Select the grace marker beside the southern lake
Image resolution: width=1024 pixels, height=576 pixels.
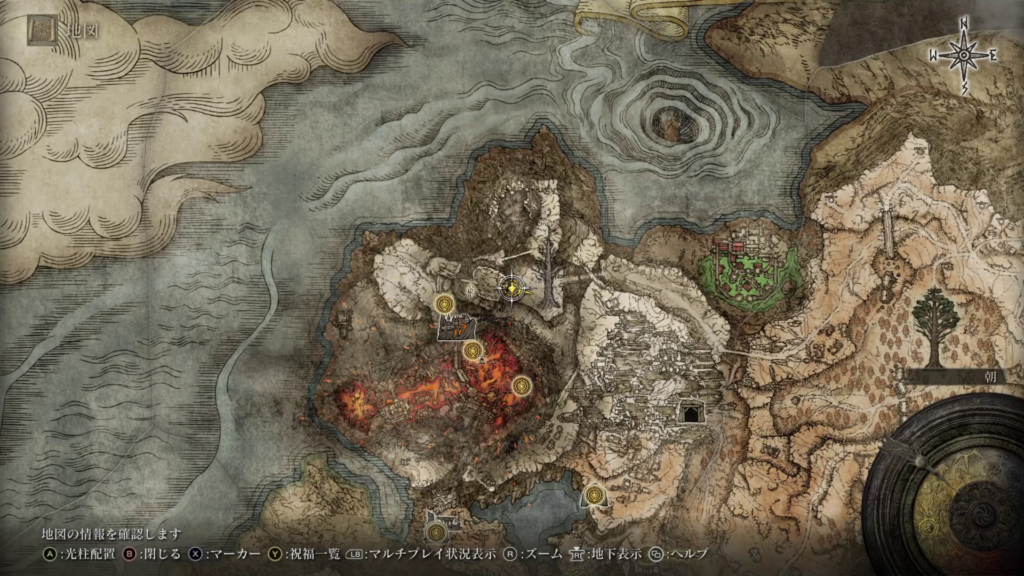[595, 493]
